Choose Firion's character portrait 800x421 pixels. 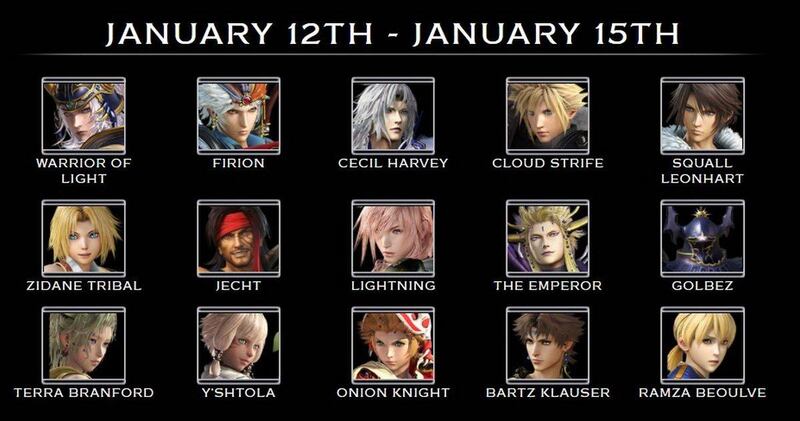[x=238, y=116]
